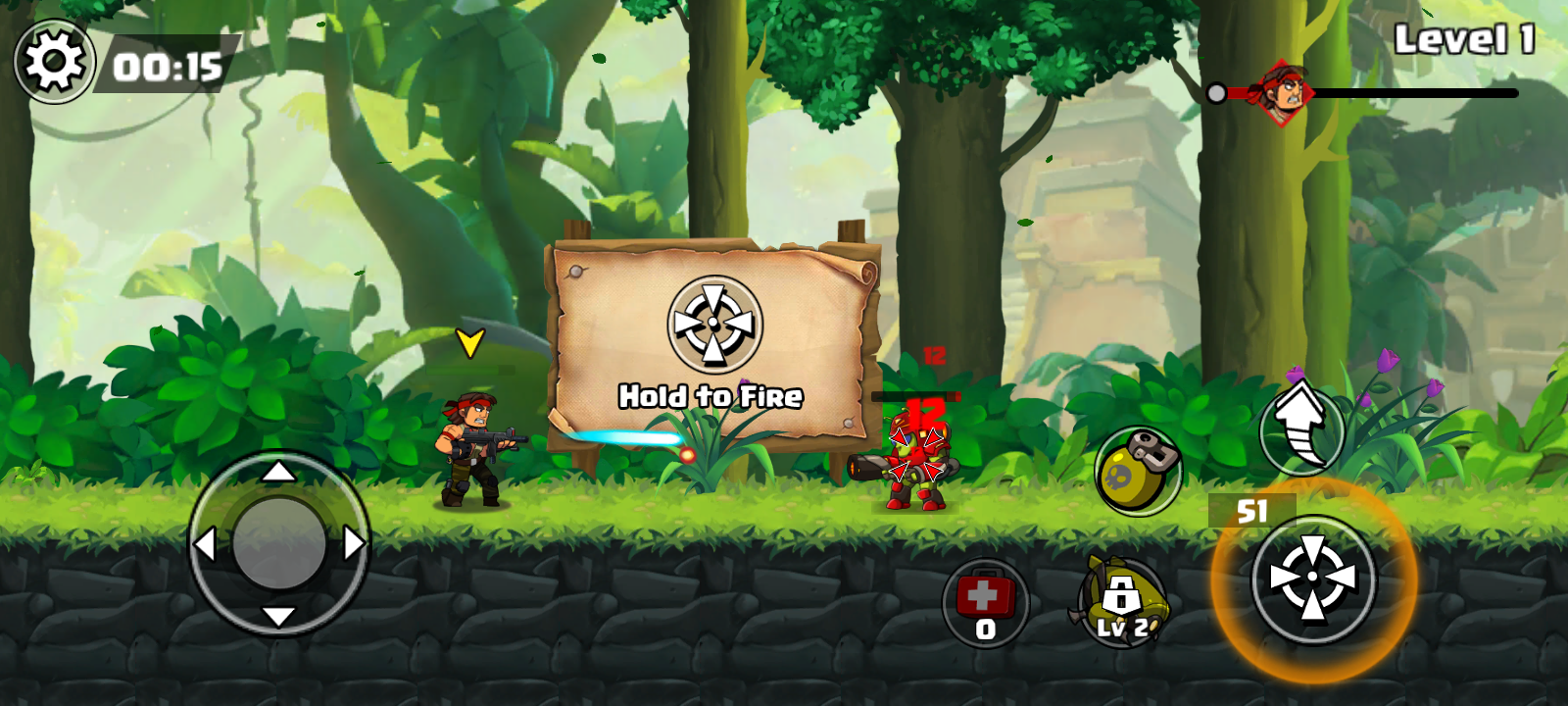Hit the jump arrow button

pyautogui.click(x=1301, y=428)
